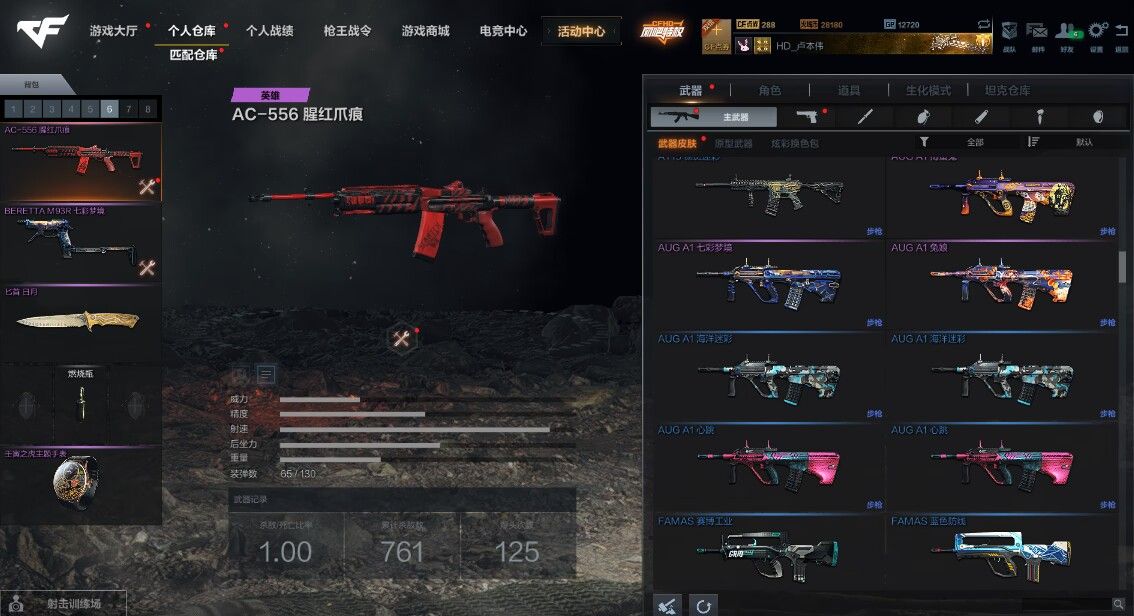This screenshot has width=1134, height=616.
Task: Show 原型武器 prototype weapons
Action: 733,143
